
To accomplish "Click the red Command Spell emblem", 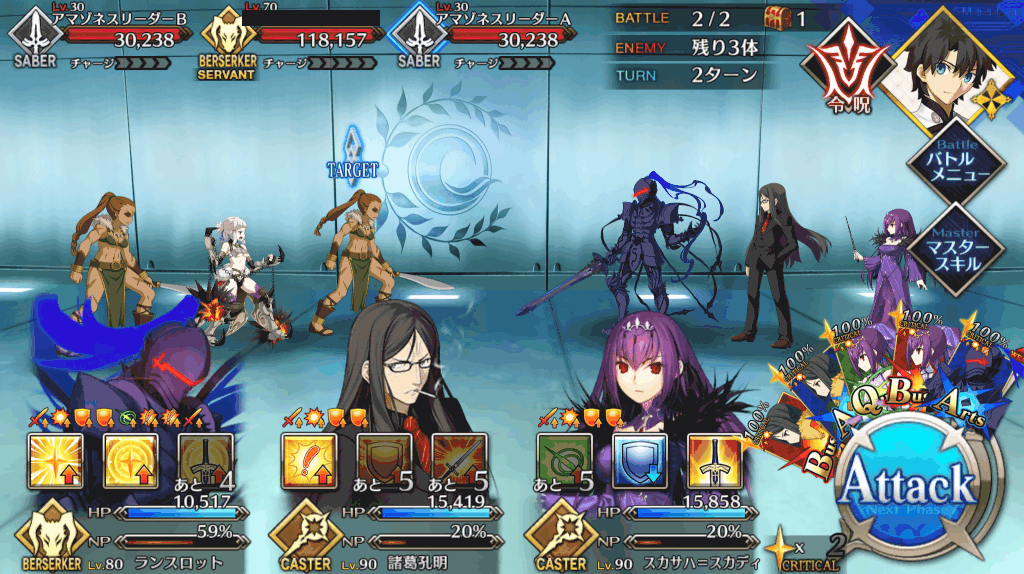I will (x=847, y=73).
